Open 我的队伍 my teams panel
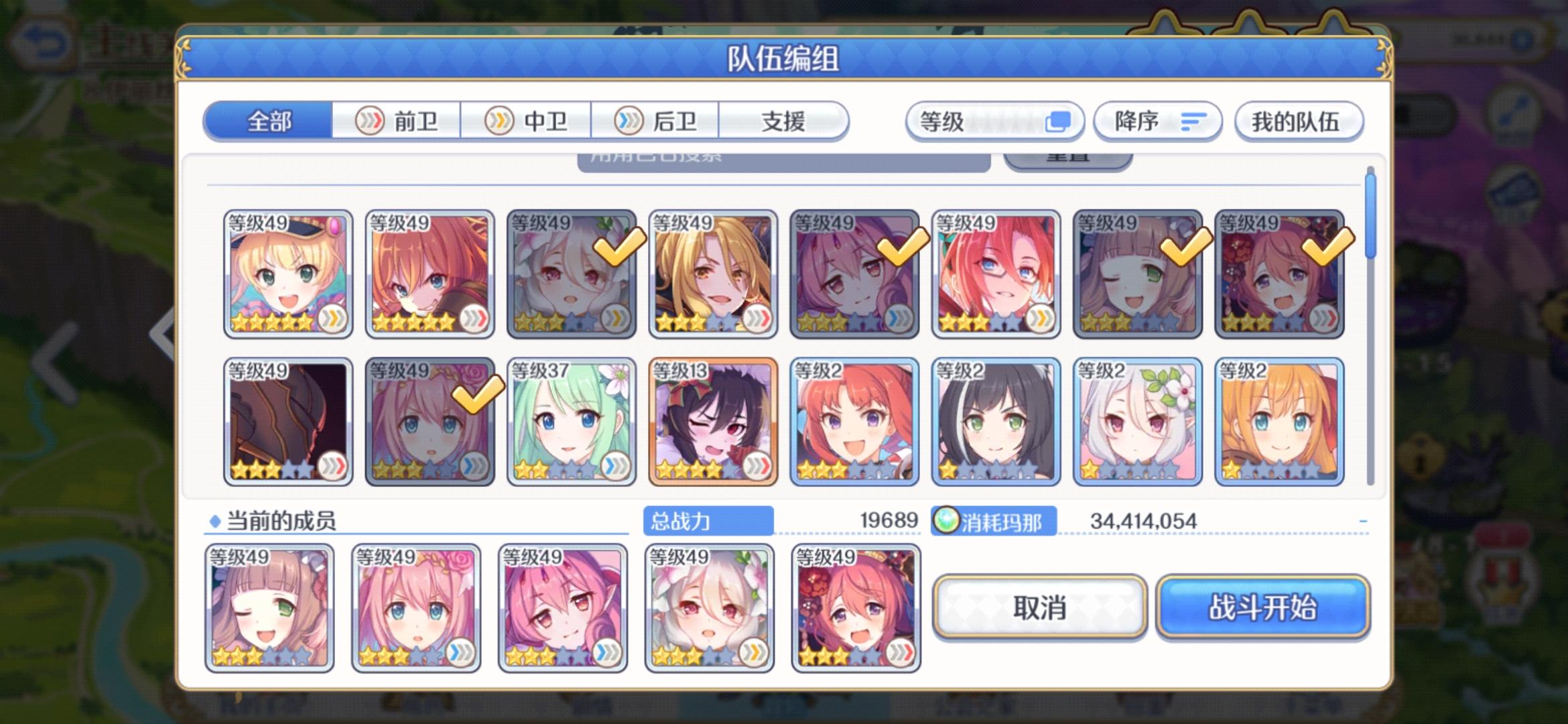1568x724 pixels. 1297,122
